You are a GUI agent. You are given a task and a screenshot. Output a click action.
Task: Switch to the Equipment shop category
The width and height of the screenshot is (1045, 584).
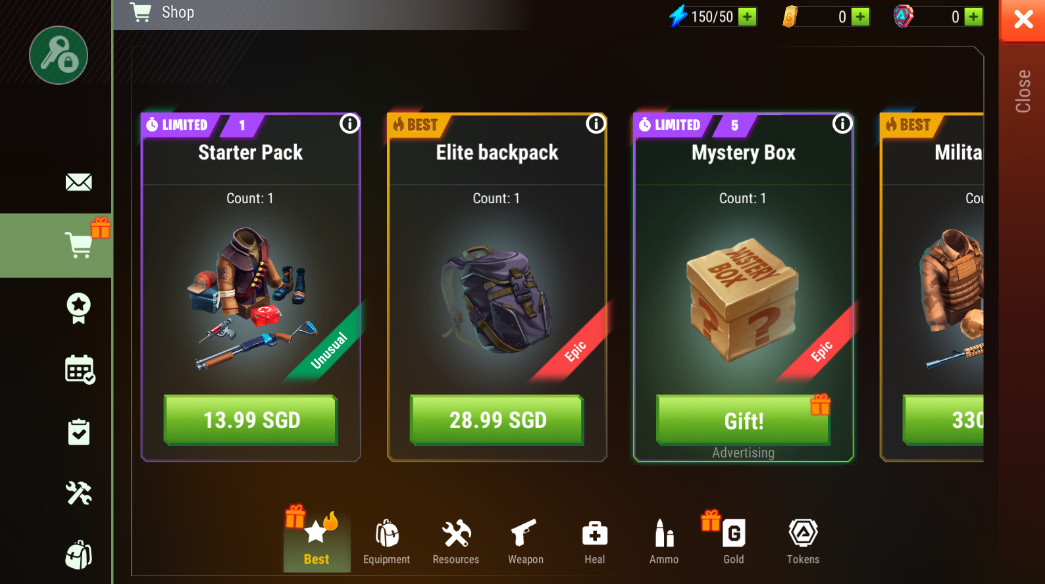pos(387,542)
